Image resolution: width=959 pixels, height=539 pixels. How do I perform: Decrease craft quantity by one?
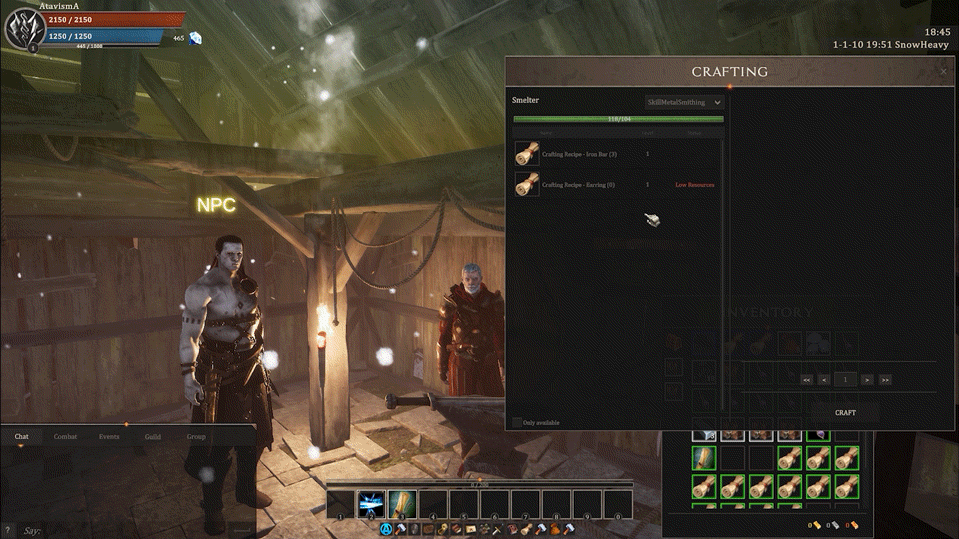pyautogui.click(x=824, y=380)
